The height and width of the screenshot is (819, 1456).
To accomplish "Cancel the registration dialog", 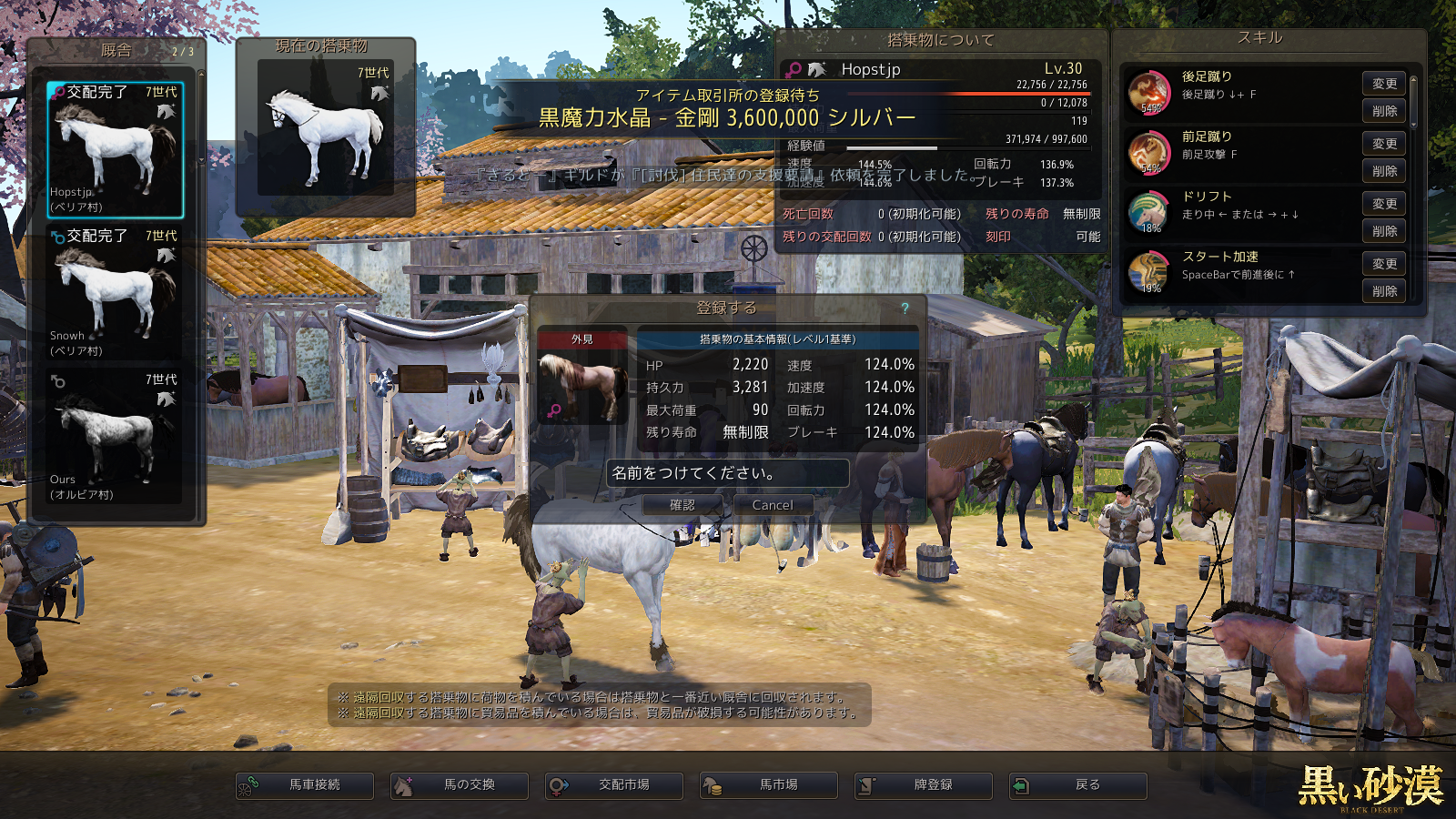I will (772, 505).
